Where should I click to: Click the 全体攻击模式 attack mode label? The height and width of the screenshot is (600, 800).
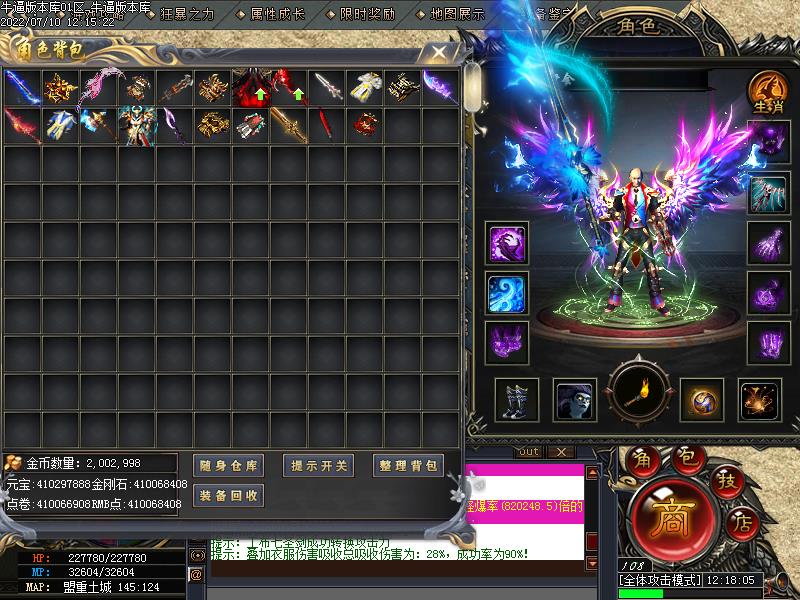click(x=661, y=579)
